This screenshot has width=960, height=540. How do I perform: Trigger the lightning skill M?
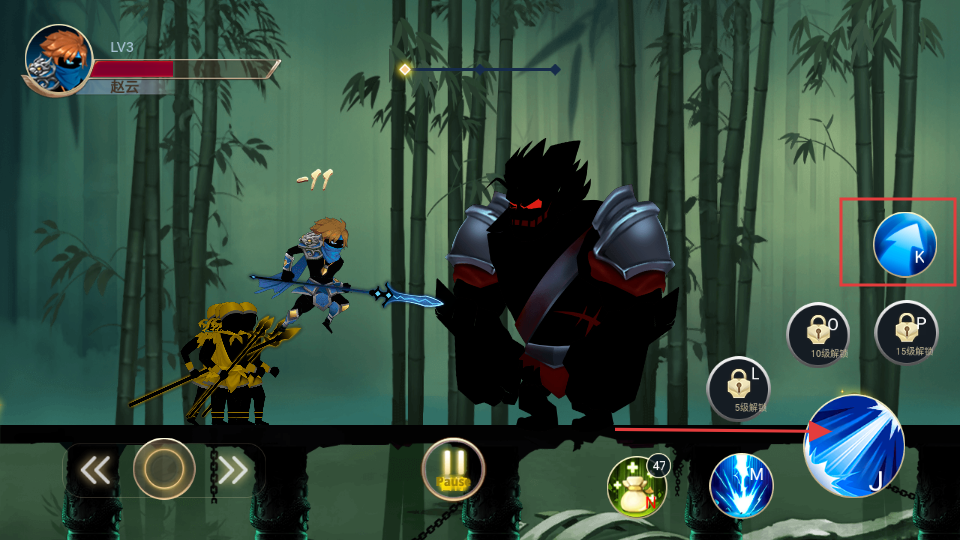pyautogui.click(x=741, y=485)
